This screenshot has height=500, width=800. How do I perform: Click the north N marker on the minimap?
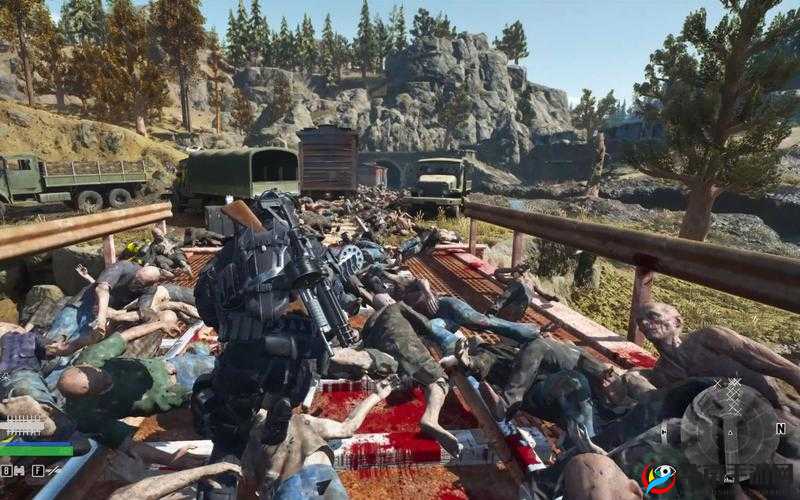(x=782, y=428)
